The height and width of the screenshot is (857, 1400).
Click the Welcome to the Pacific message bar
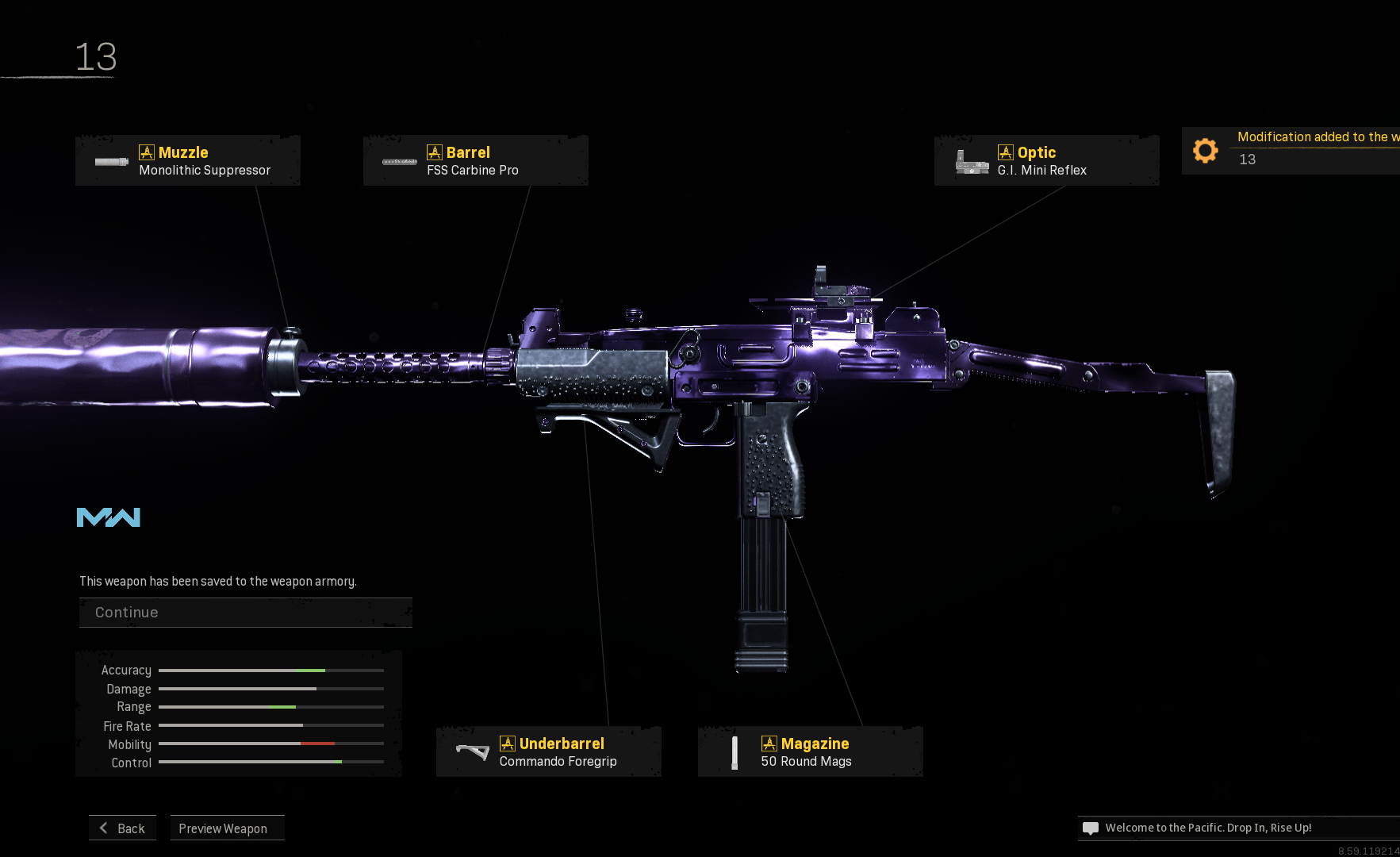1237,828
